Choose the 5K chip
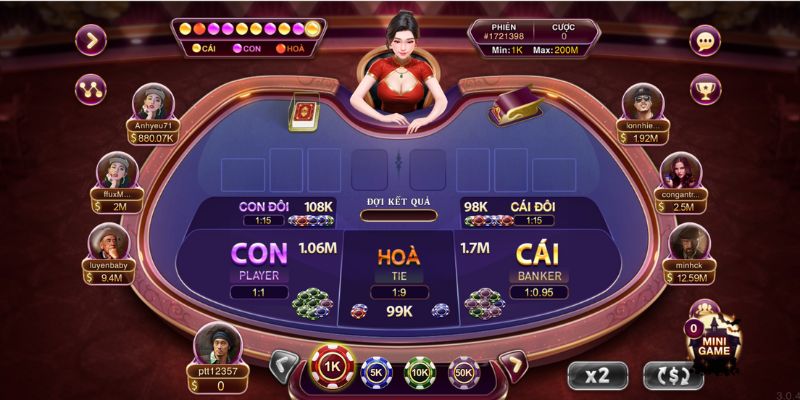This screenshot has width=800, height=400. coord(375,372)
